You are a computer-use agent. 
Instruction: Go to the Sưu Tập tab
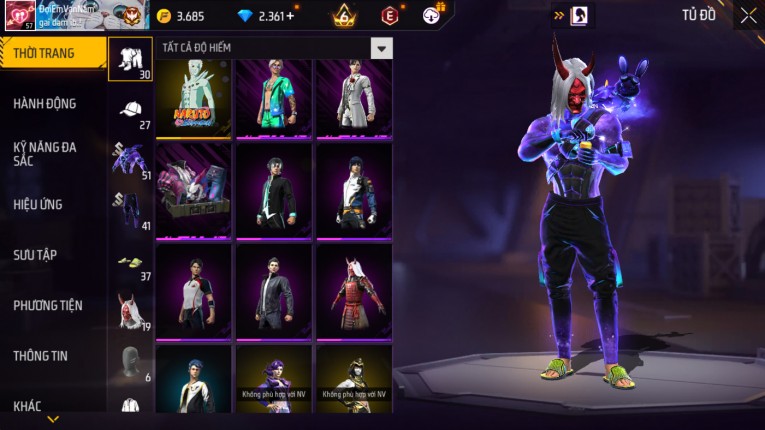click(35, 255)
